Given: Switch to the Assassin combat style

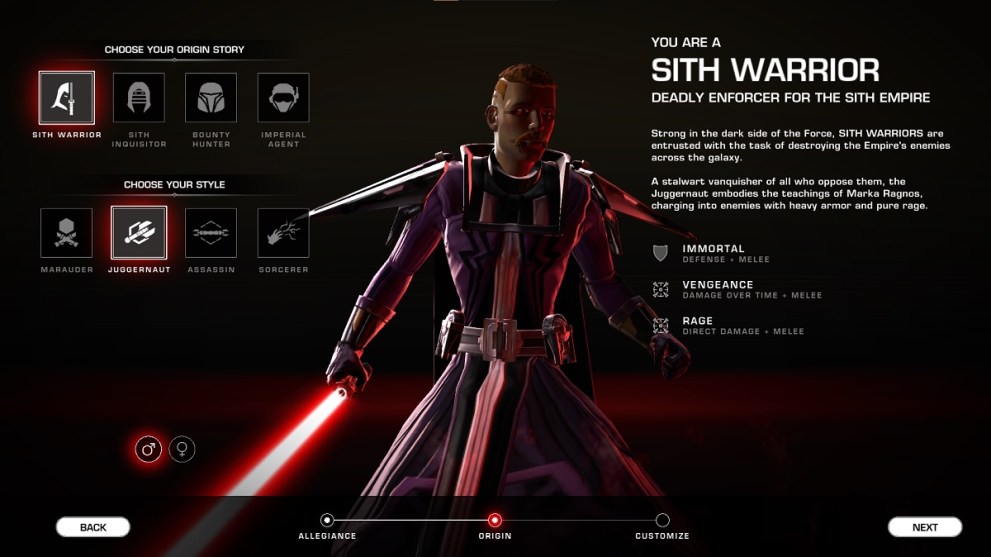Looking at the screenshot, I should point(211,233).
